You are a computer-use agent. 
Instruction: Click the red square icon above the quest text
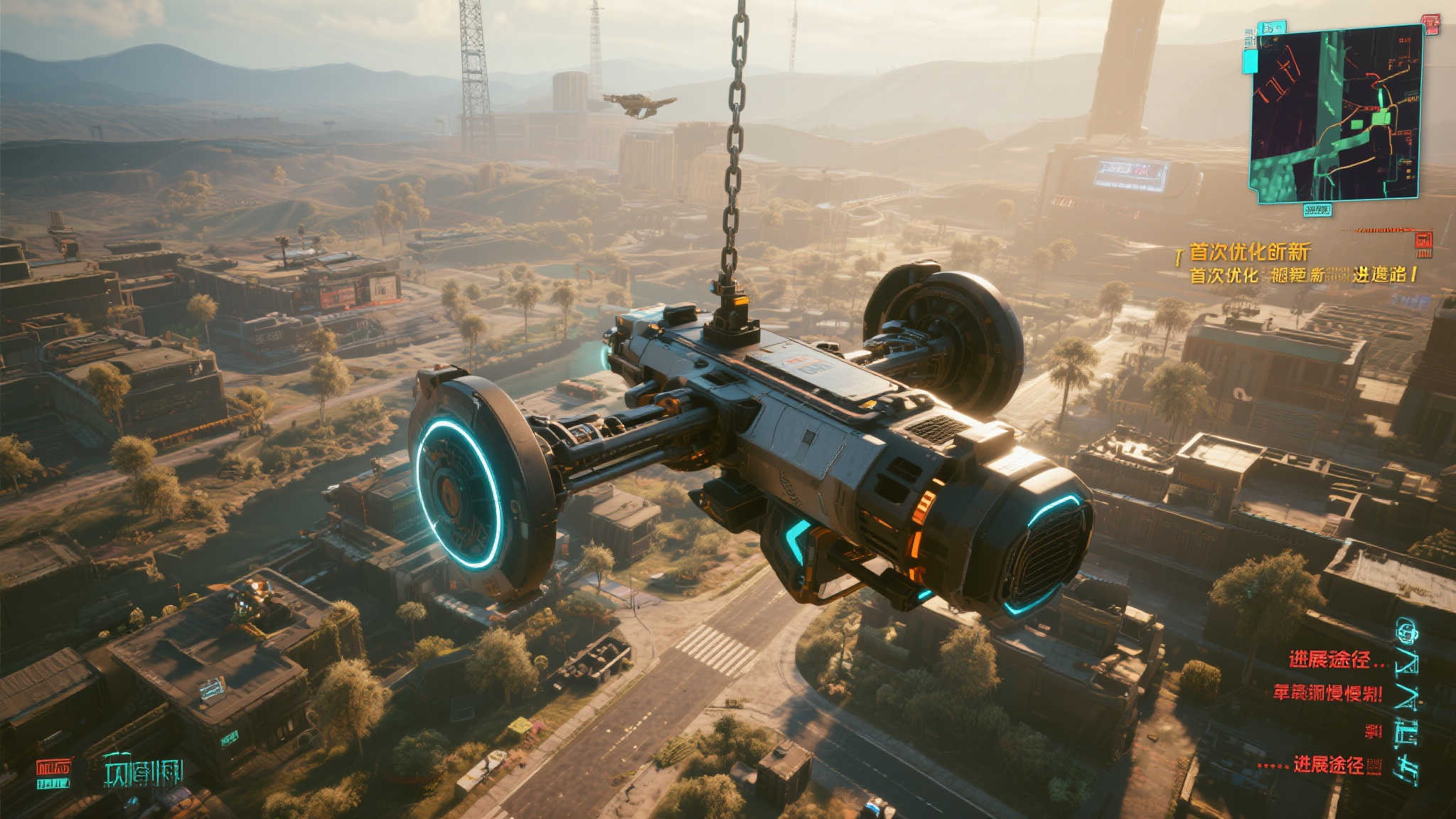pos(1423,243)
